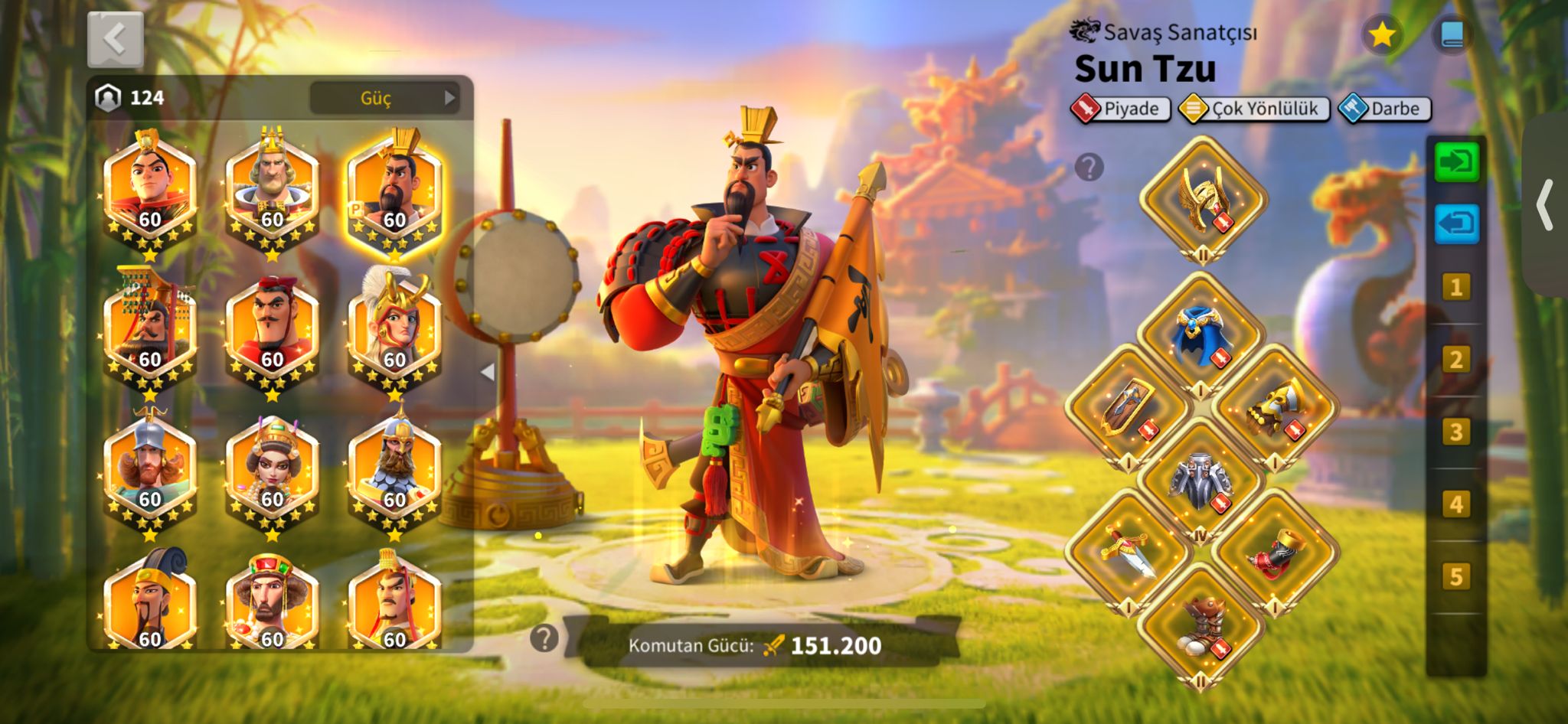Go back with the arrow button

coord(115,40)
